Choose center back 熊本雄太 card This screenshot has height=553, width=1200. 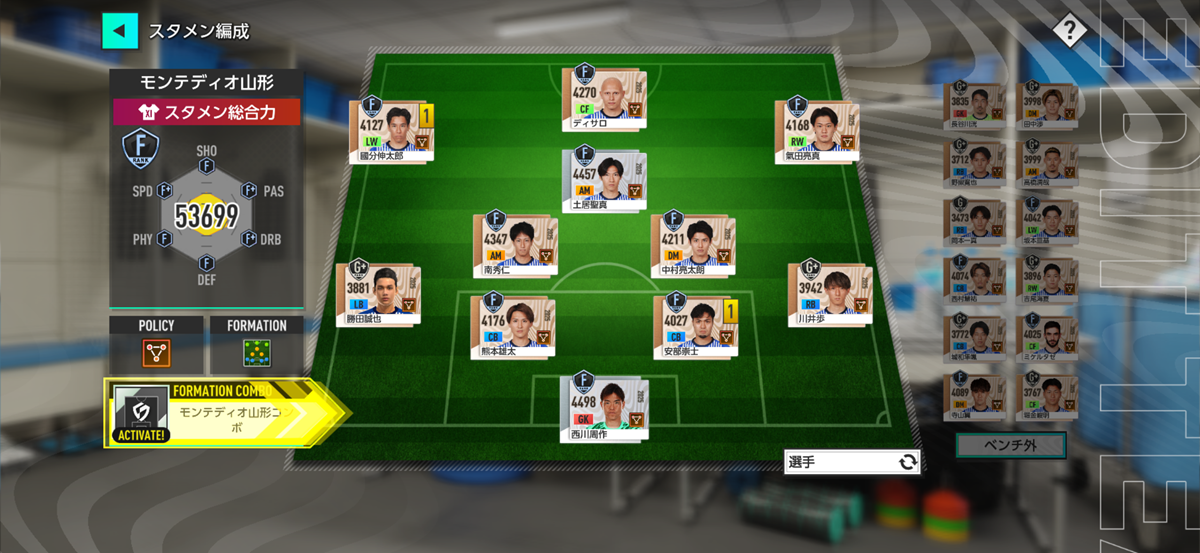(x=512, y=326)
